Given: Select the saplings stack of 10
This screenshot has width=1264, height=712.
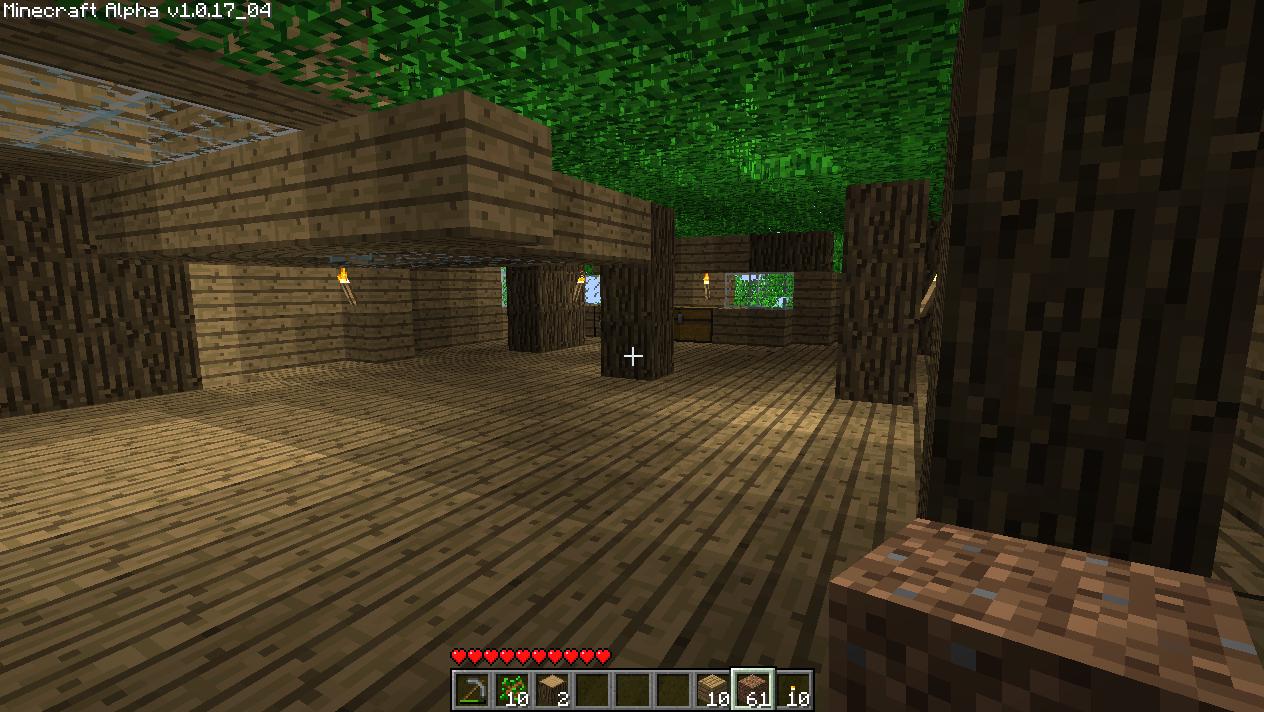Looking at the screenshot, I should coord(512,690).
